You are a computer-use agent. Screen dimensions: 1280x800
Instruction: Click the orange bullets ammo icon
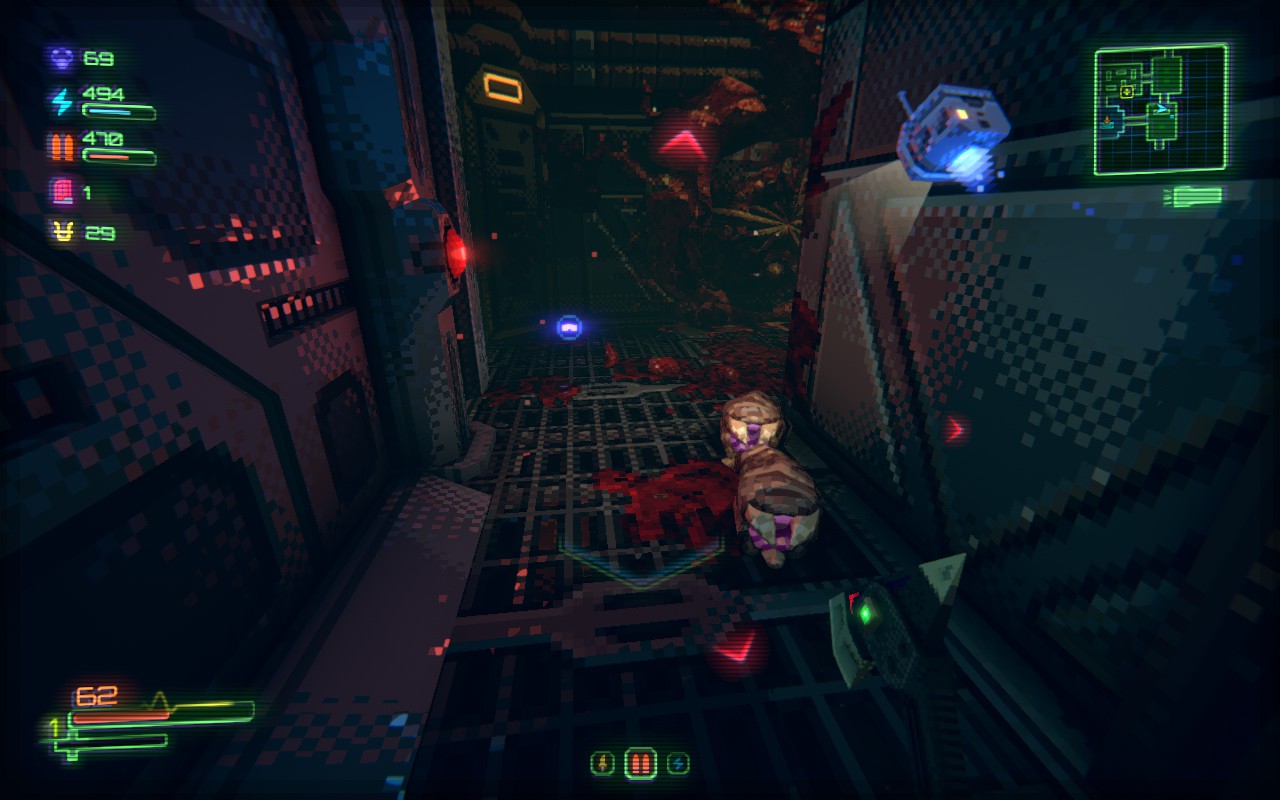(62, 146)
